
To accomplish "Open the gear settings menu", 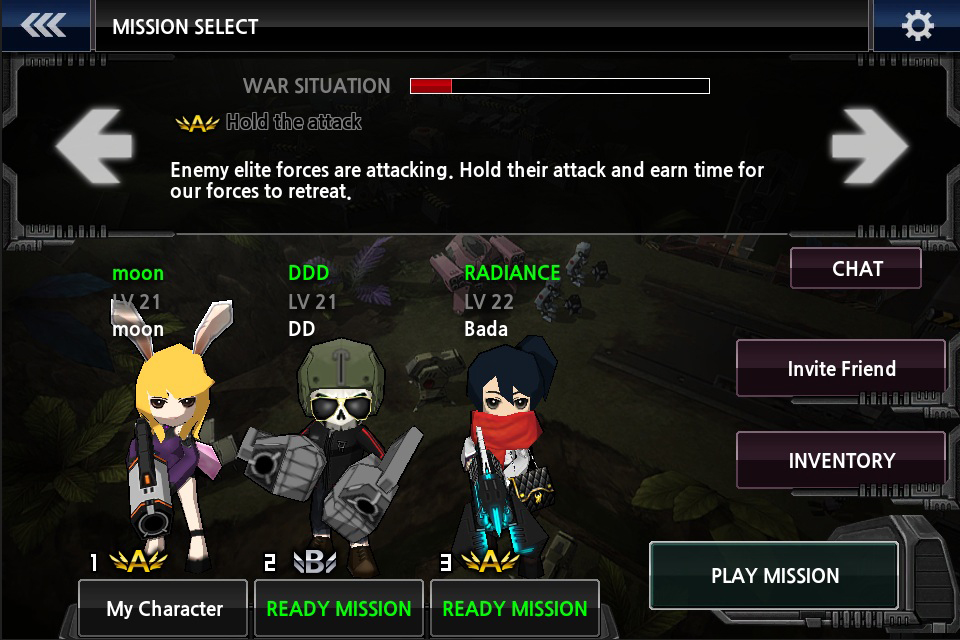I will [917, 26].
